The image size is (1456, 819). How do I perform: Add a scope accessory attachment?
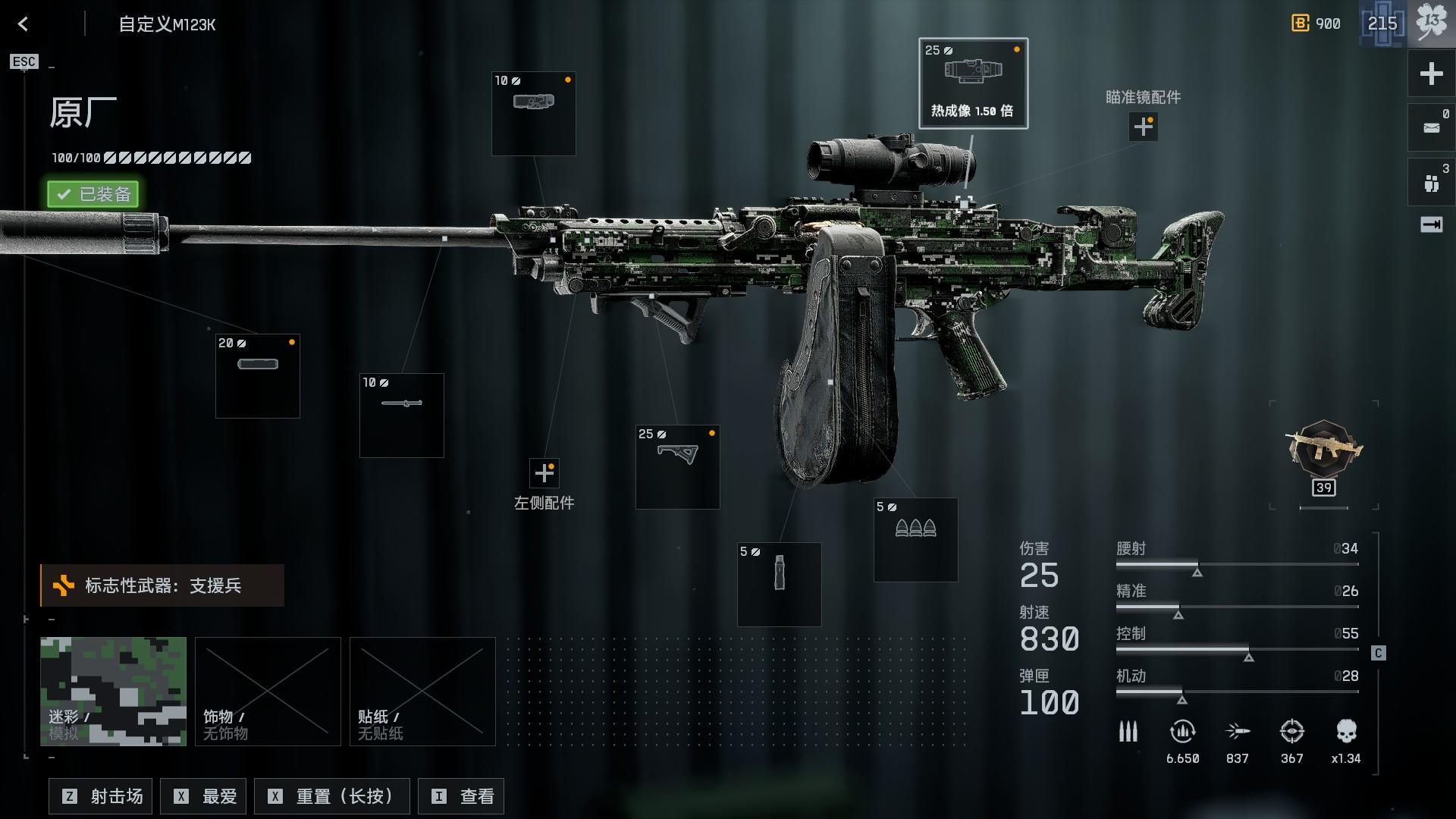(1143, 127)
